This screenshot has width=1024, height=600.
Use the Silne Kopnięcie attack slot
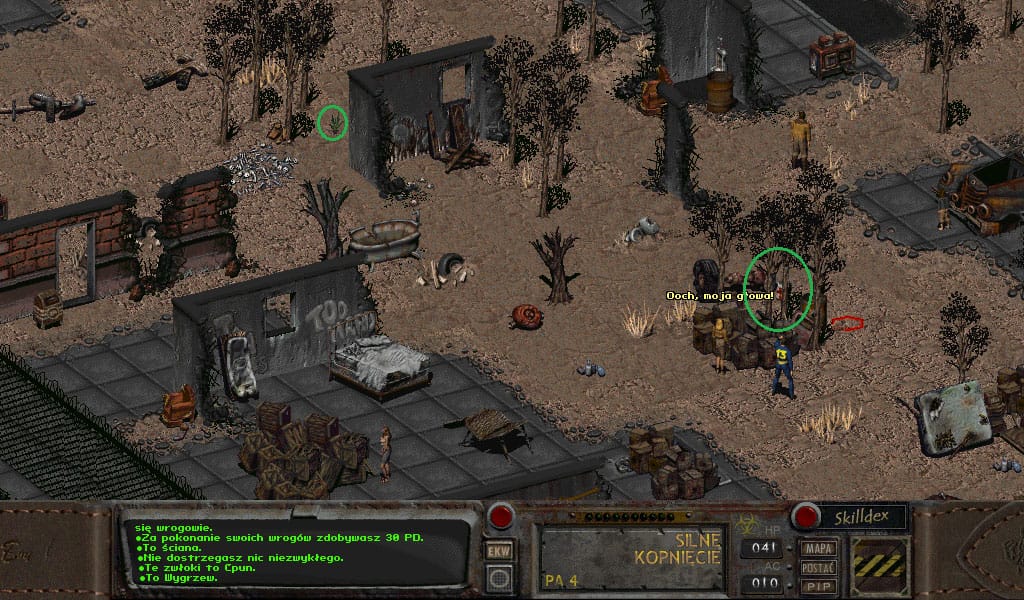[630, 557]
